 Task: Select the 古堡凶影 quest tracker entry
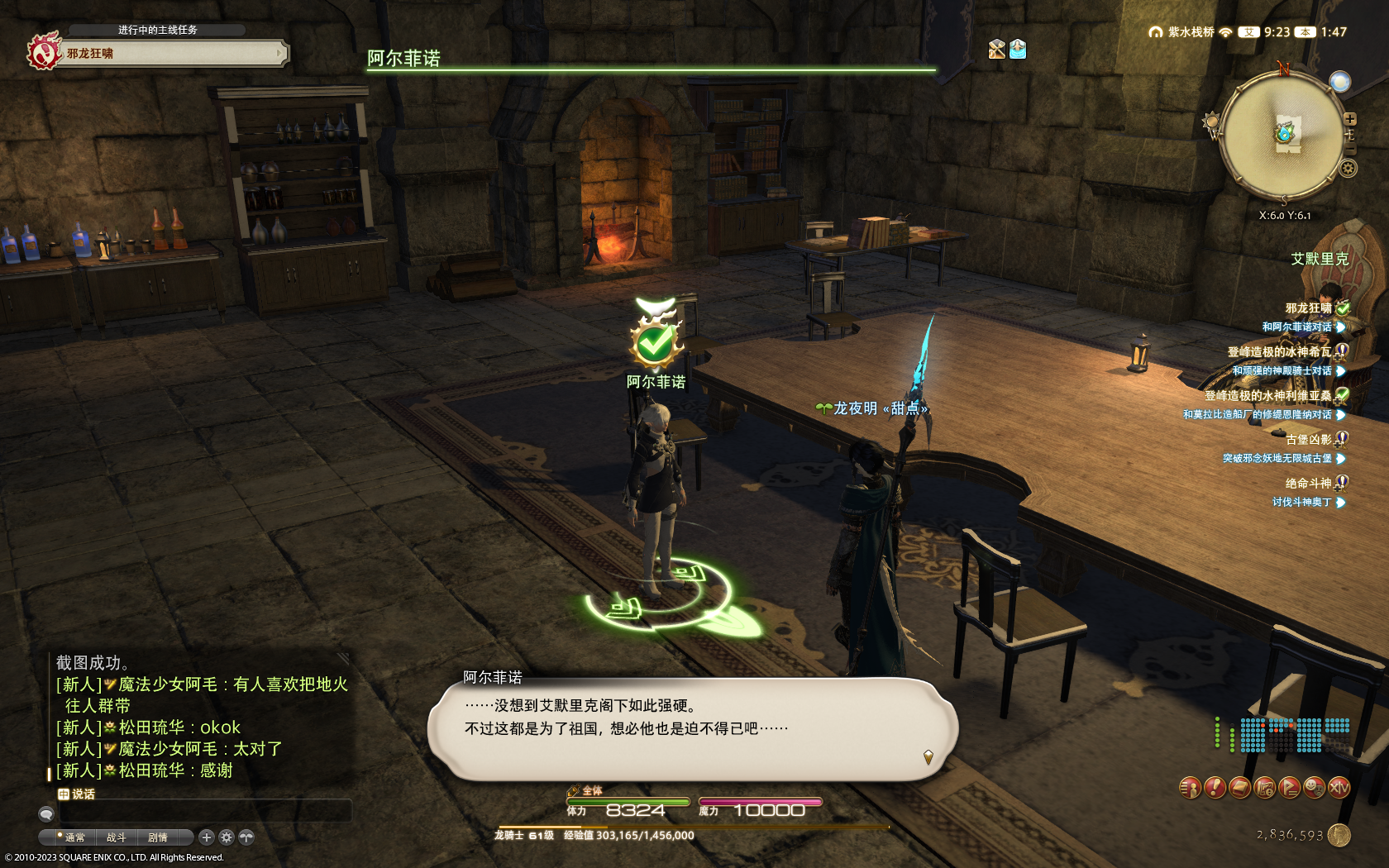pyautogui.click(x=1308, y=439)
